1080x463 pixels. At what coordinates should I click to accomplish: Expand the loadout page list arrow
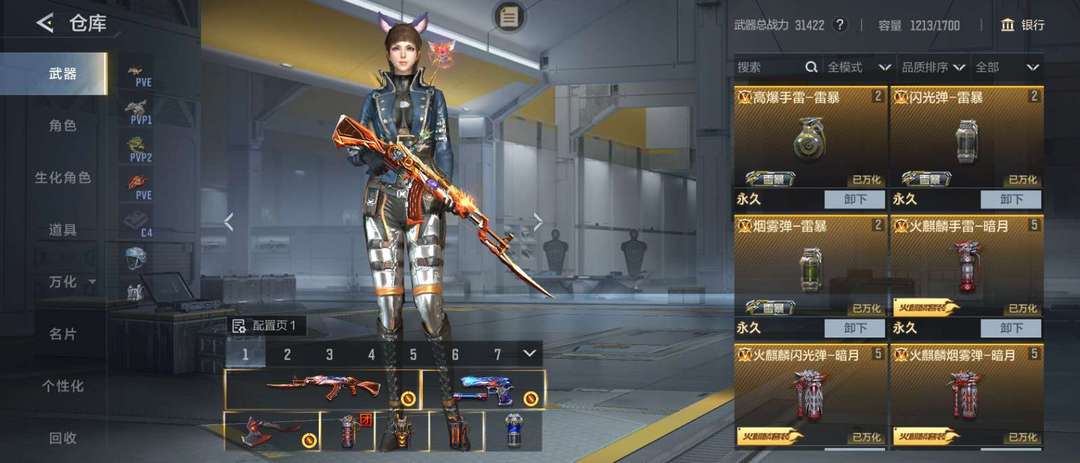529,353
